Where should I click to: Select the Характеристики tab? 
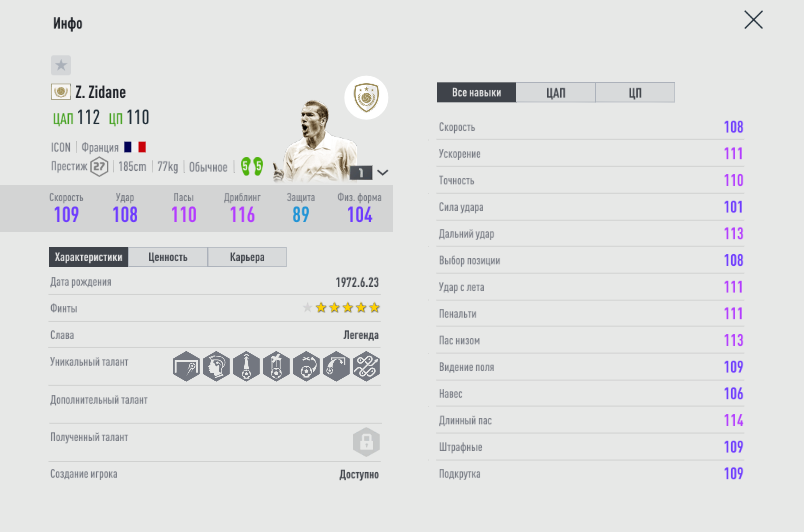89,257
